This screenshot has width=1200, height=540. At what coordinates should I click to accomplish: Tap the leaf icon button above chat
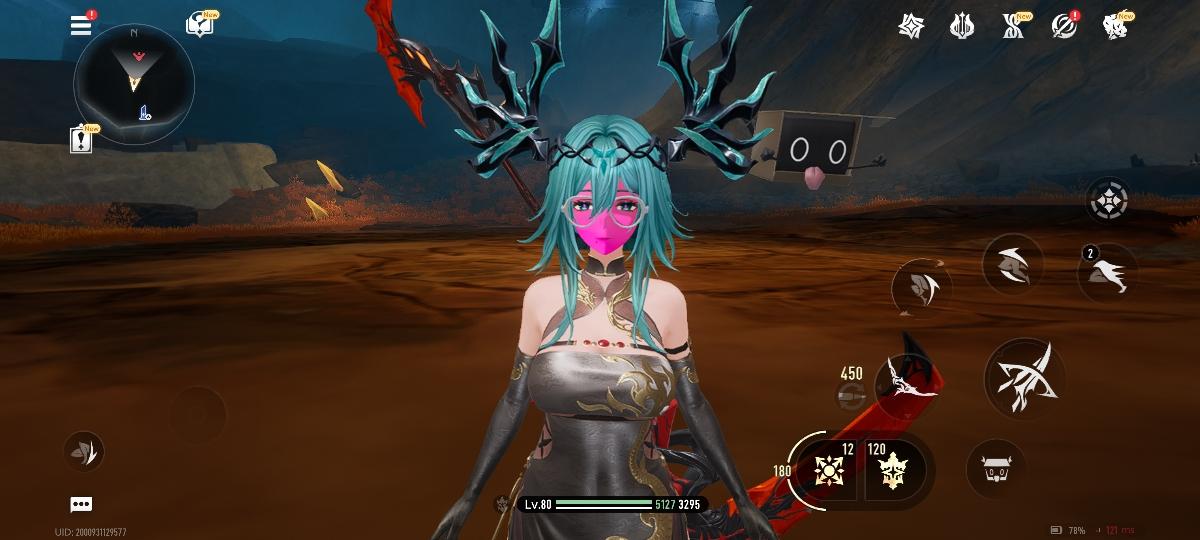[x=84, y=451]
